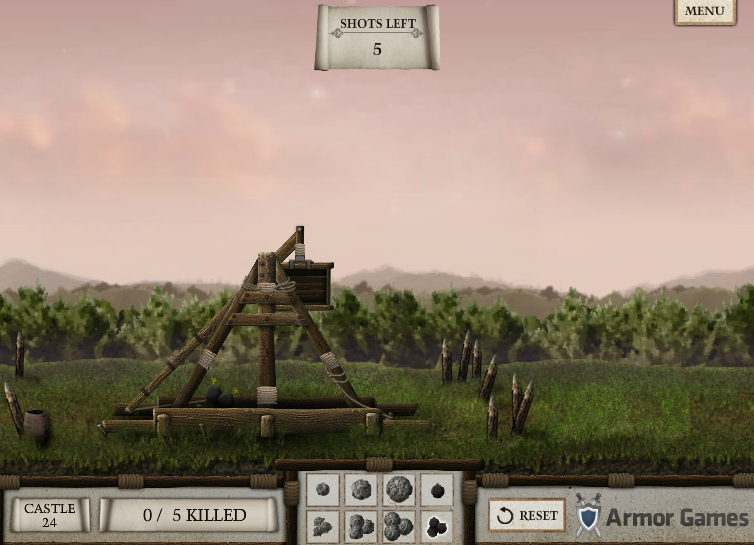
Task: Visit the Armor Games logo link
Action: click(662, 516)
